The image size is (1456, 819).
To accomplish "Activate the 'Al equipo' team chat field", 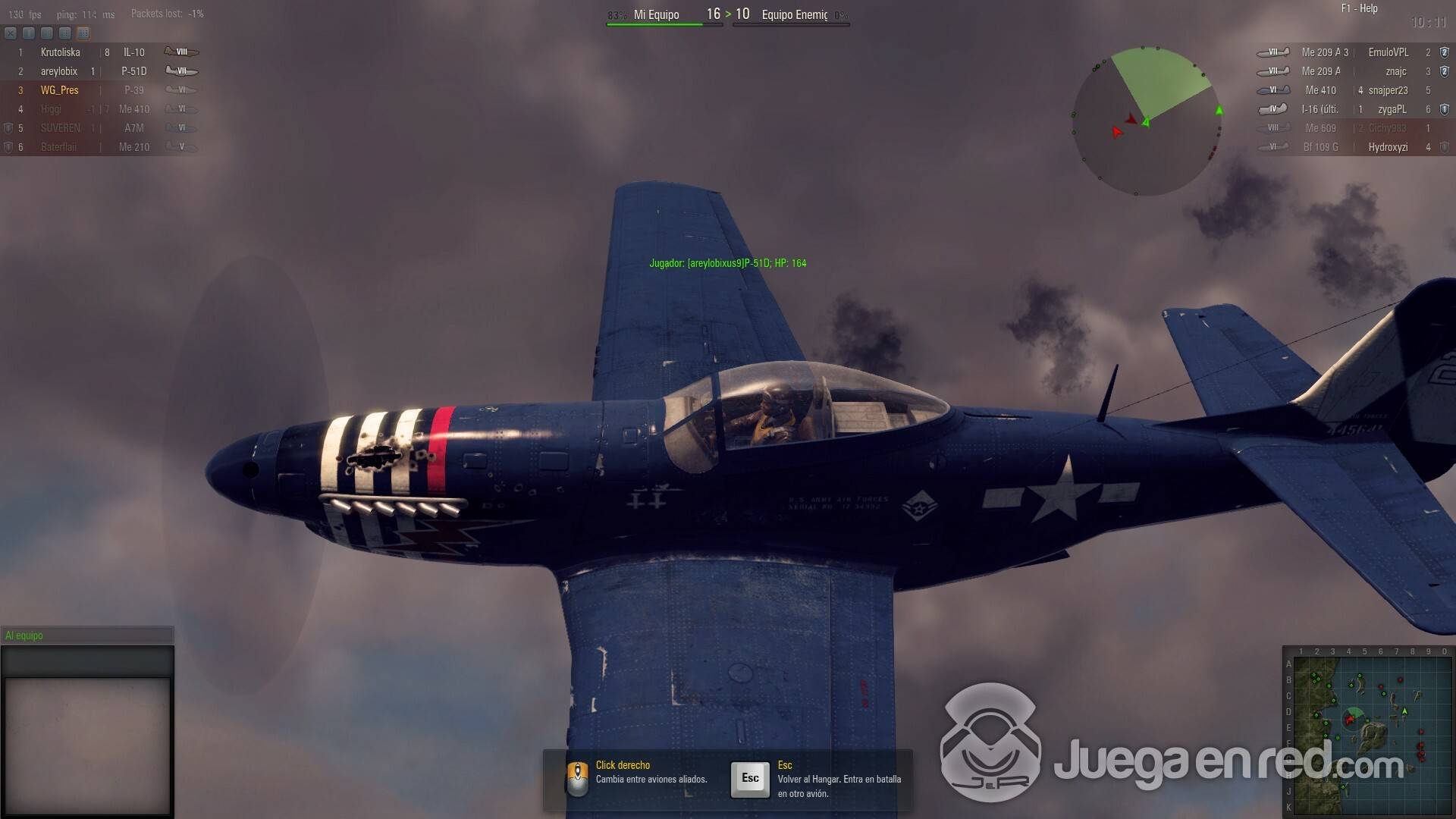I will point(87,635).
